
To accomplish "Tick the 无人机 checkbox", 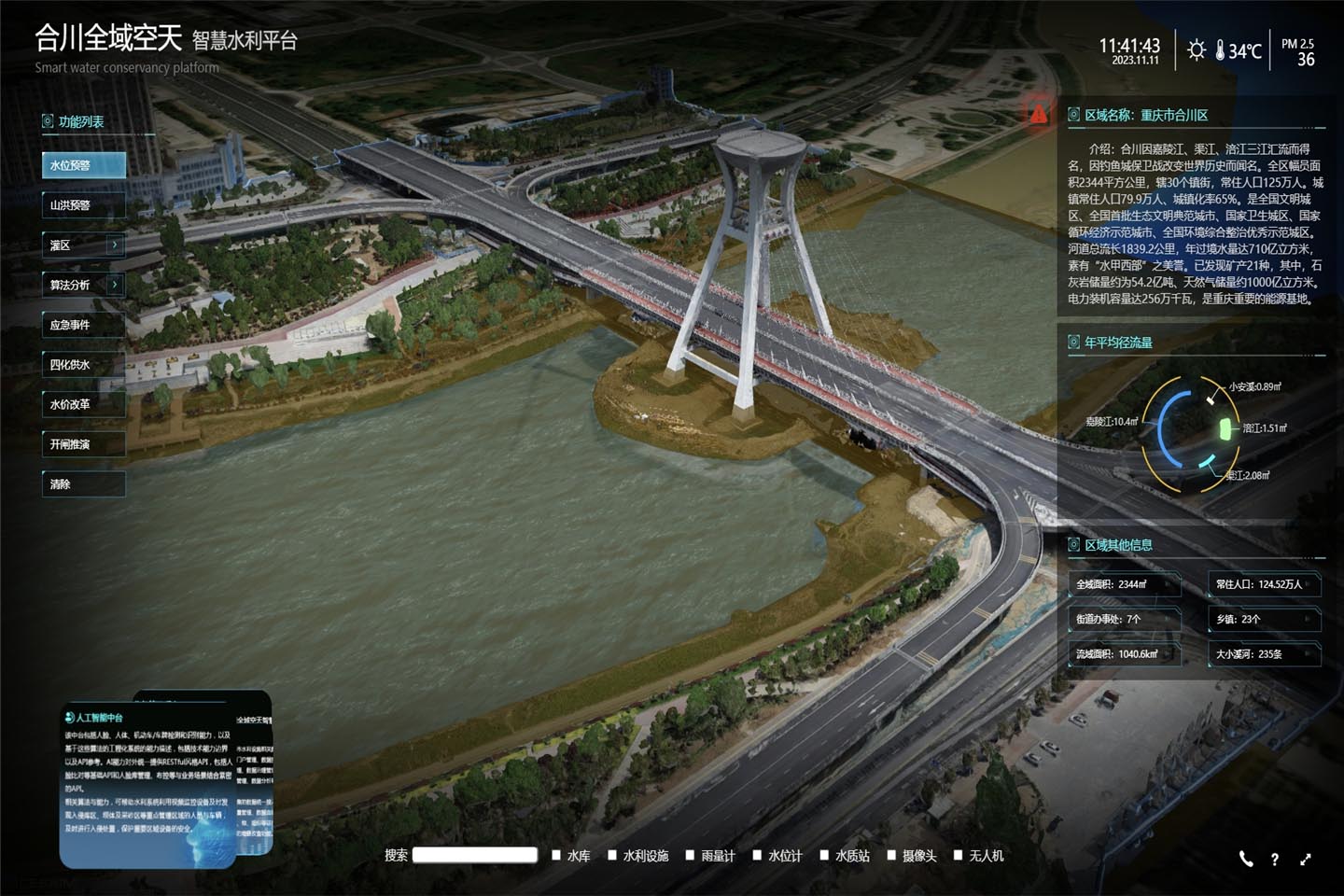I will (x=958, y=855).
